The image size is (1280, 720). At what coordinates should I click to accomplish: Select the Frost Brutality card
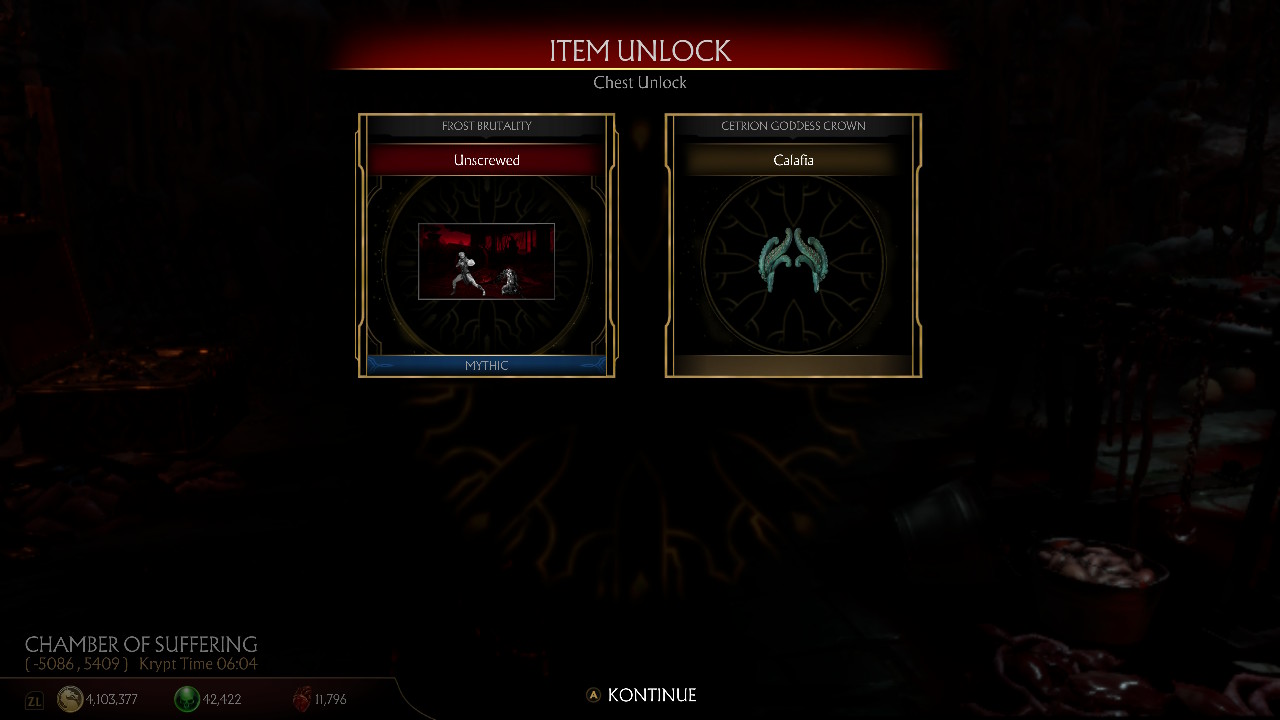point(486,245)
